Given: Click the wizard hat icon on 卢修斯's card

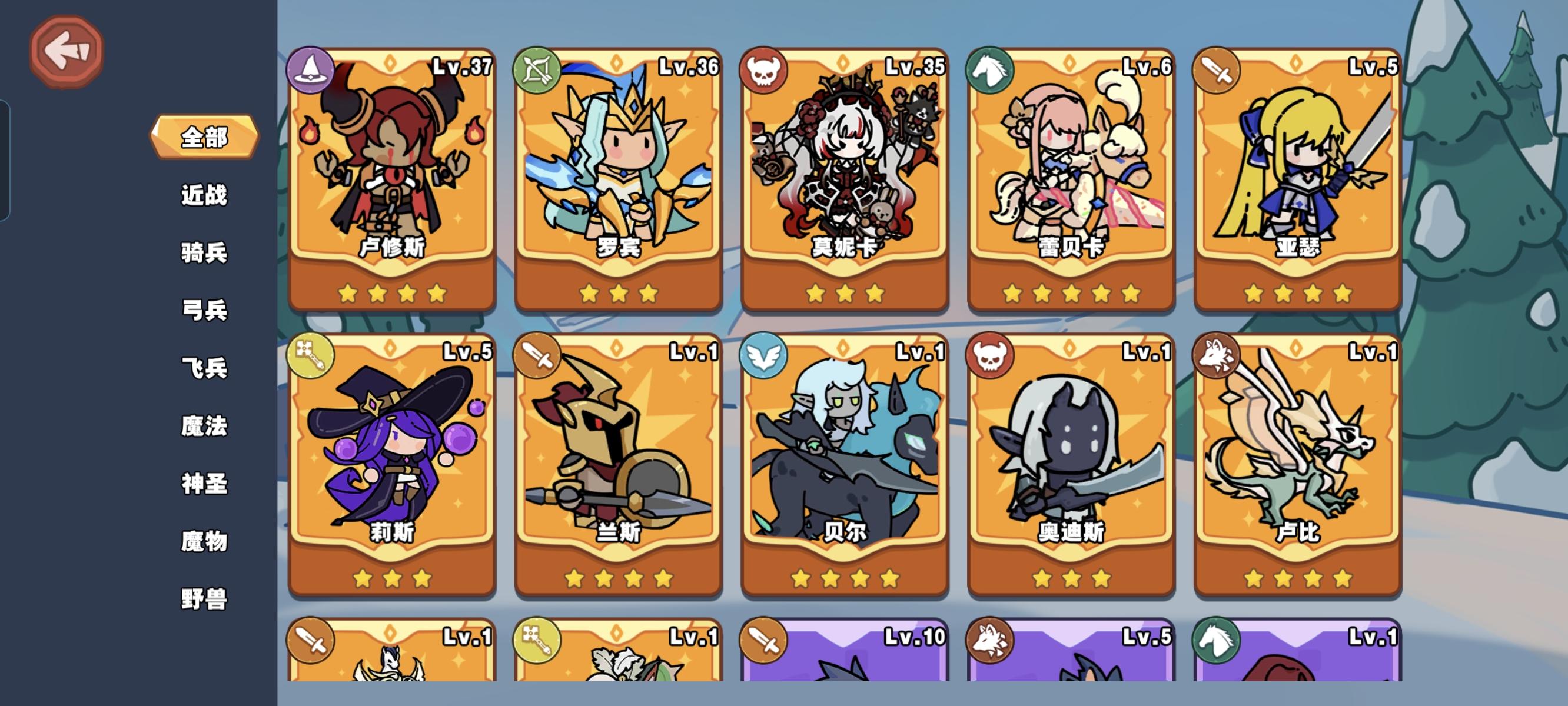Looking at the screenshot, I should [x=311, y=70].
